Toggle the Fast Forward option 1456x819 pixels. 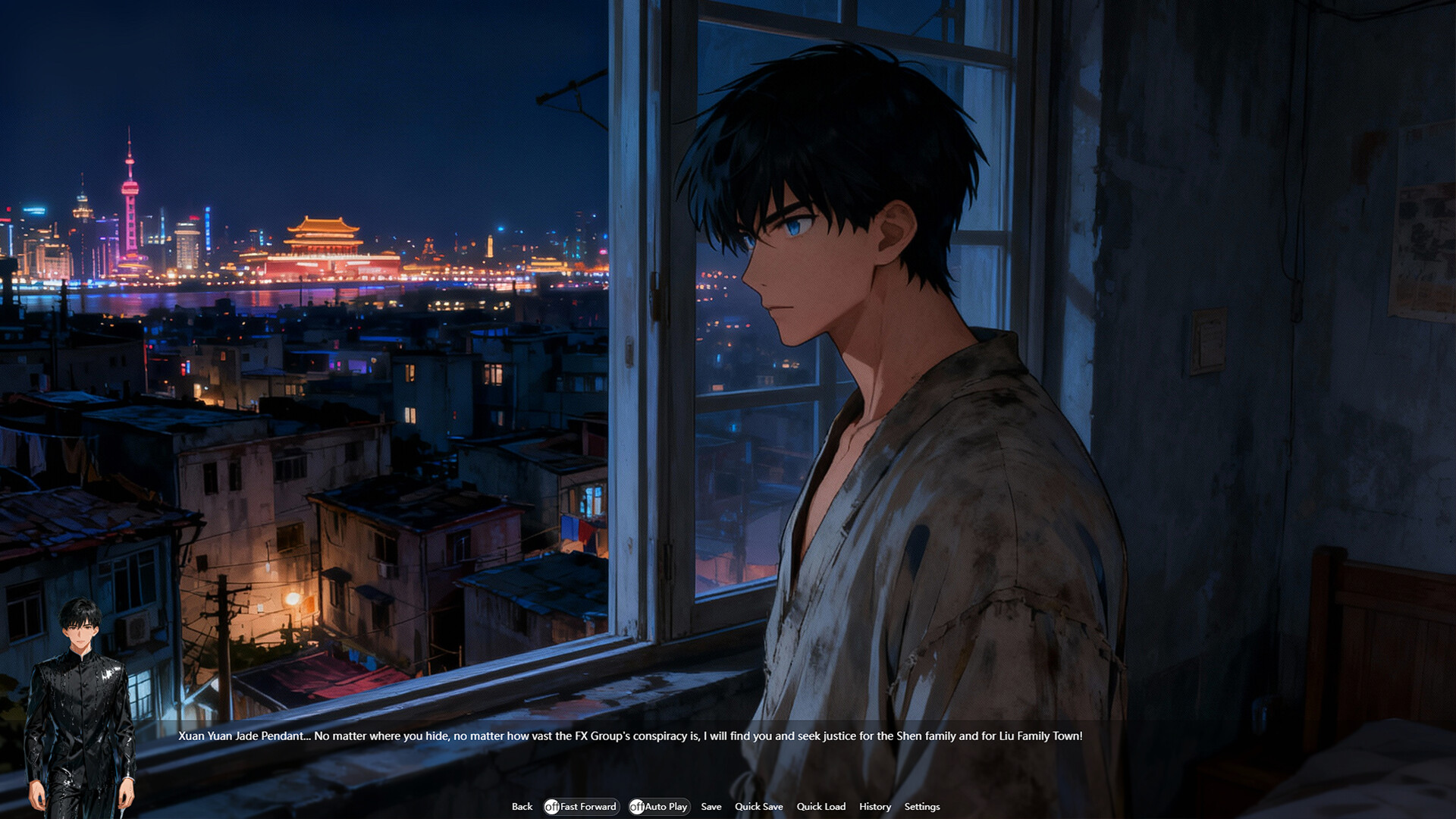click(x=581, y=807)
